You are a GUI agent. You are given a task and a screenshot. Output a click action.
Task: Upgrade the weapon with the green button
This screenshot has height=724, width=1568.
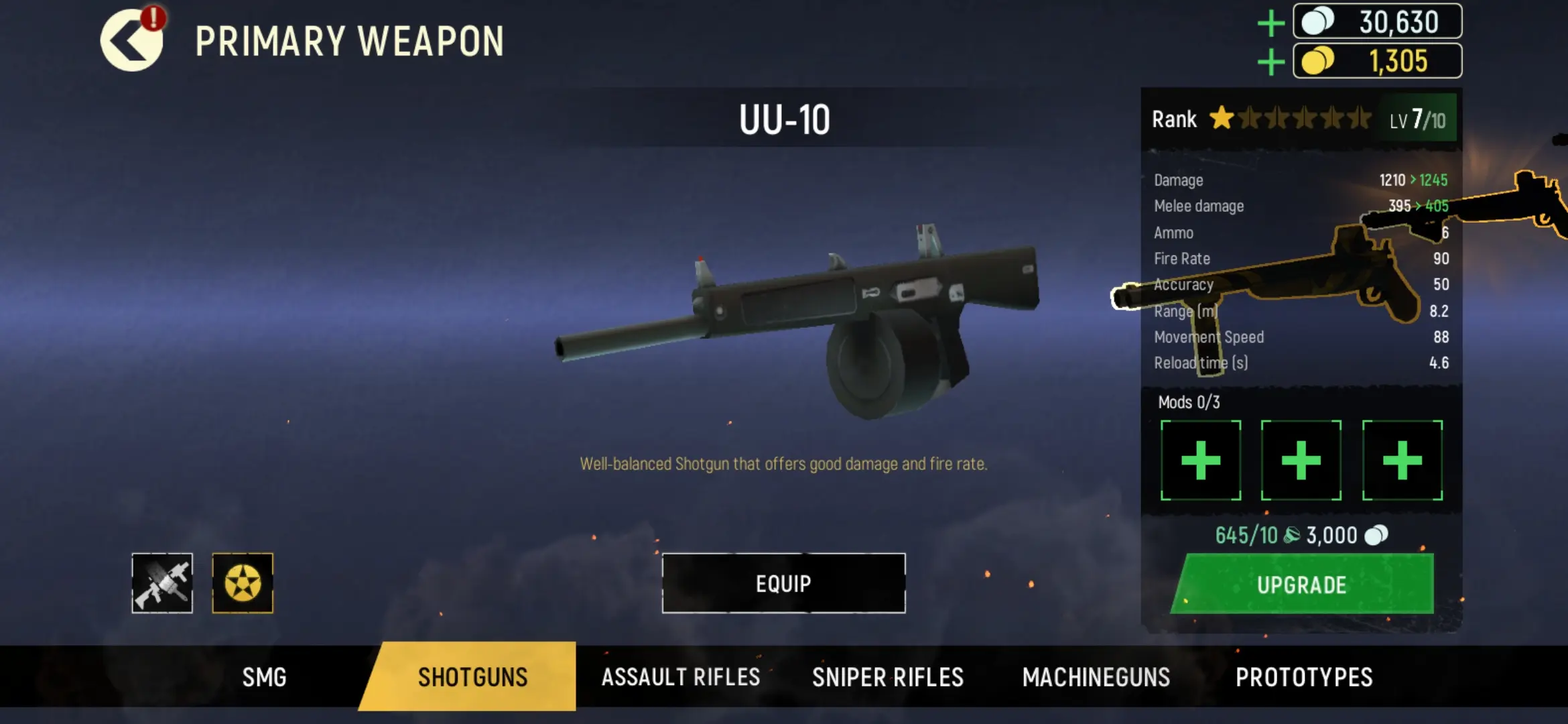point(1302,585)
